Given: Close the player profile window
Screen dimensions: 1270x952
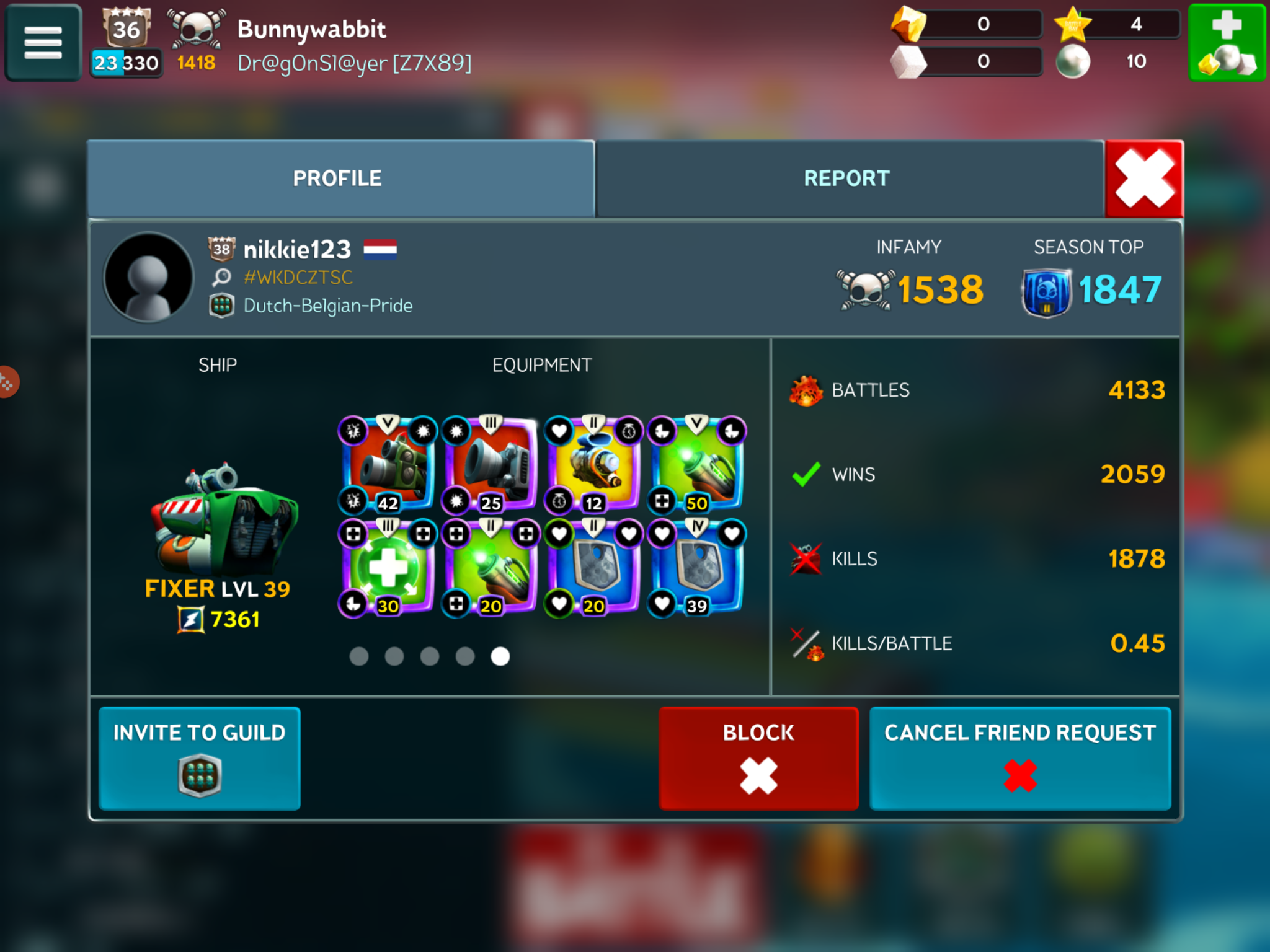Looking at the screenshot, I should click(1144, 178).
